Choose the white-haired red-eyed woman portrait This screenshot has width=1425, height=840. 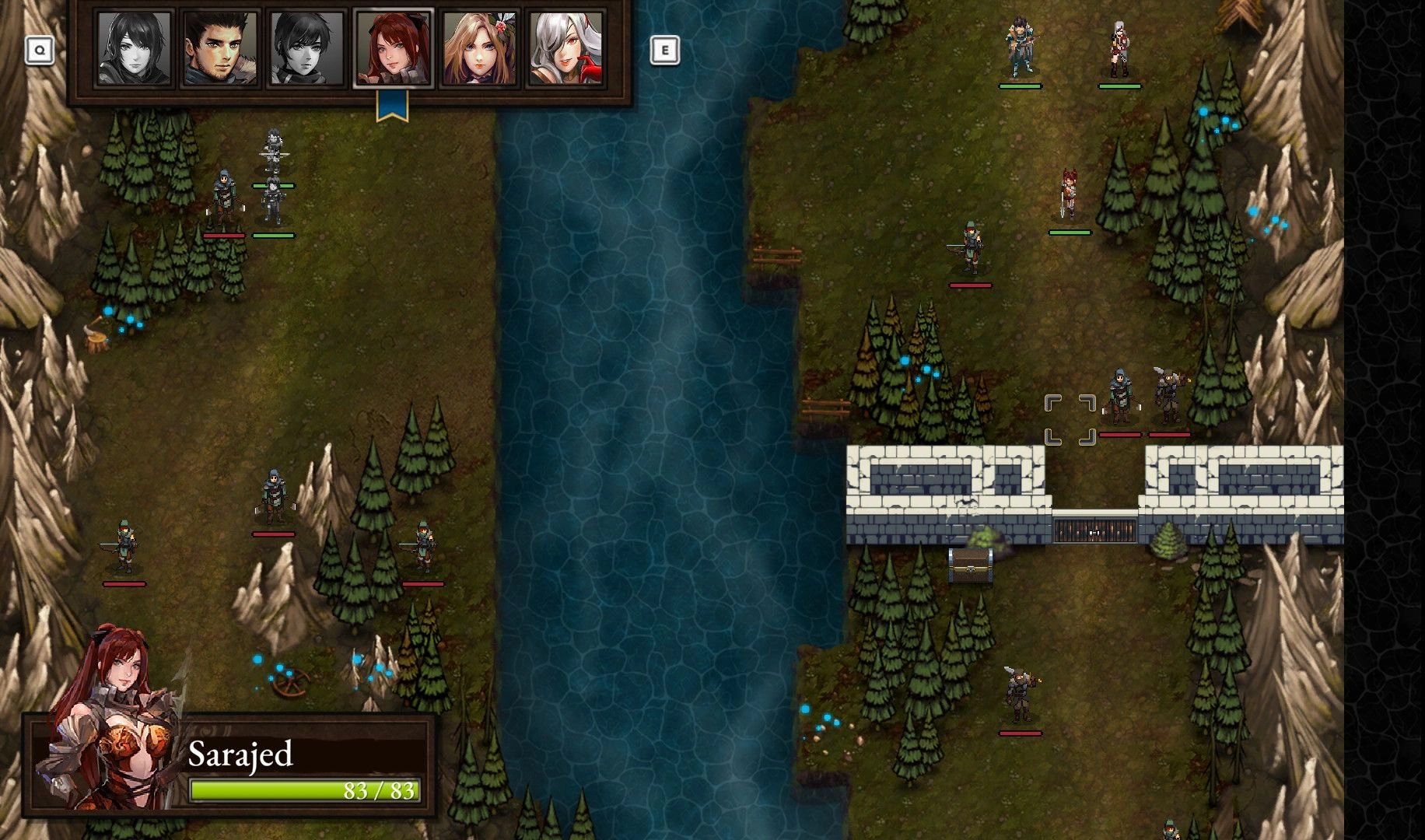565,48
